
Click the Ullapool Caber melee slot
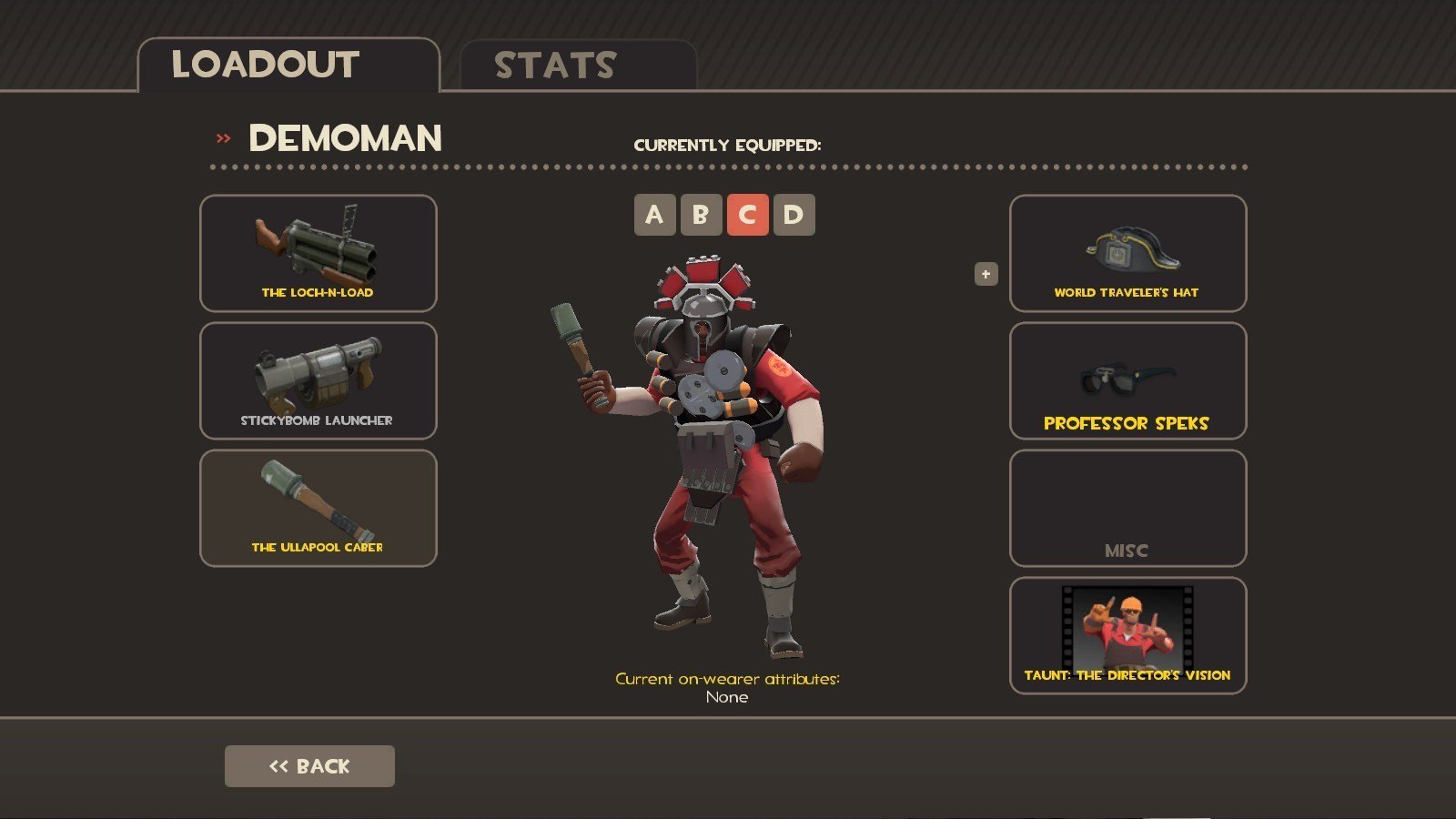(318, 508)
